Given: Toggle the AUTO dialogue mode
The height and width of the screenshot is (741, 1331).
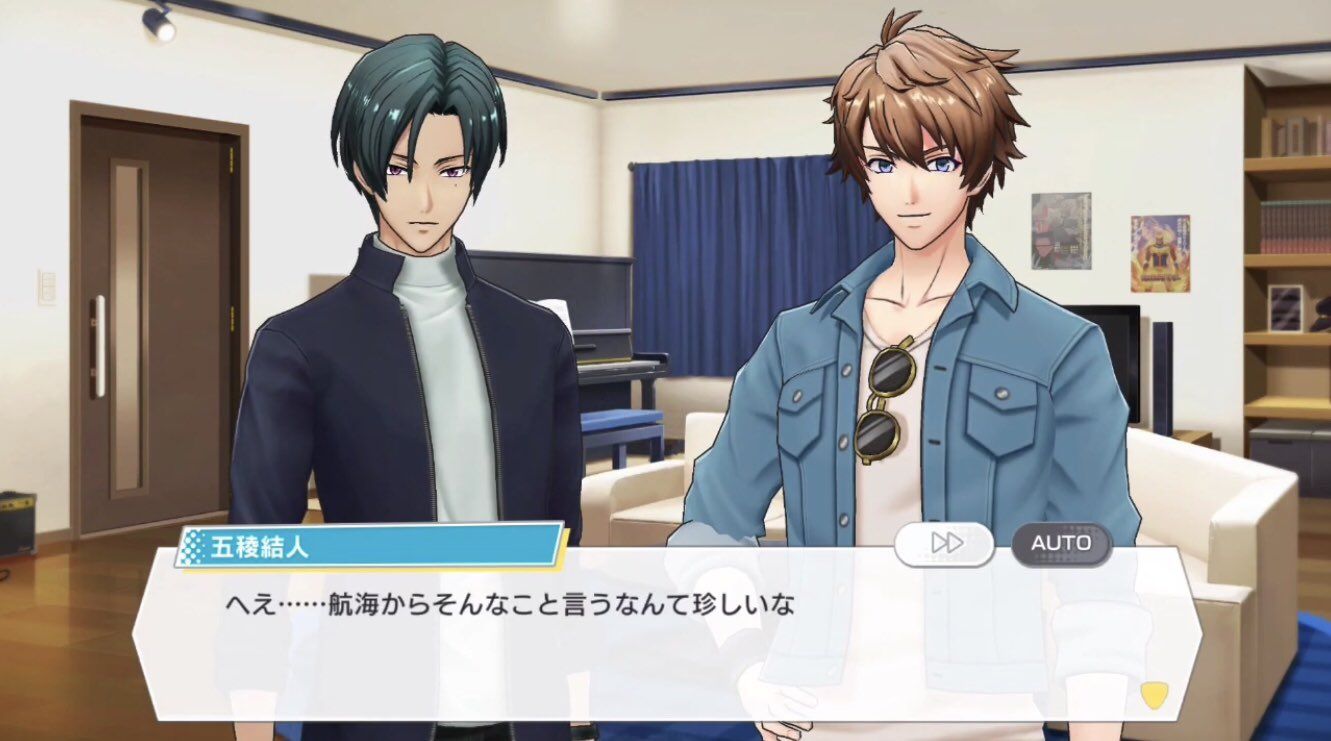Looking at the screenshot, I should click(1061, 543).
